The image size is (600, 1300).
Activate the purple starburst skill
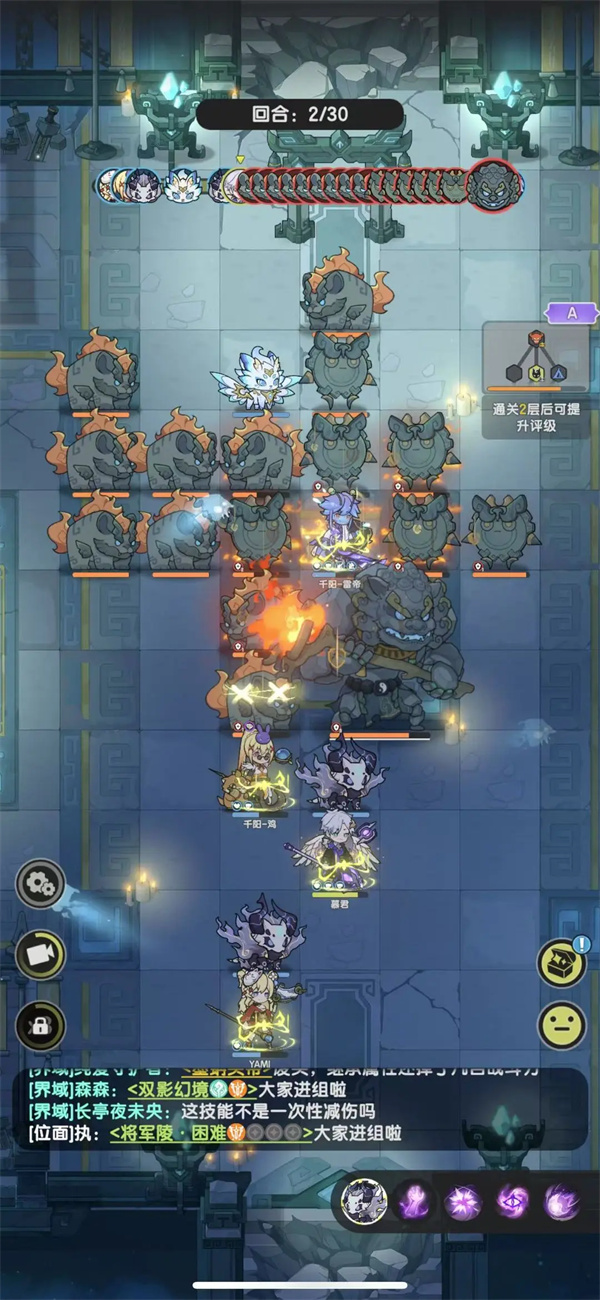463,1200
